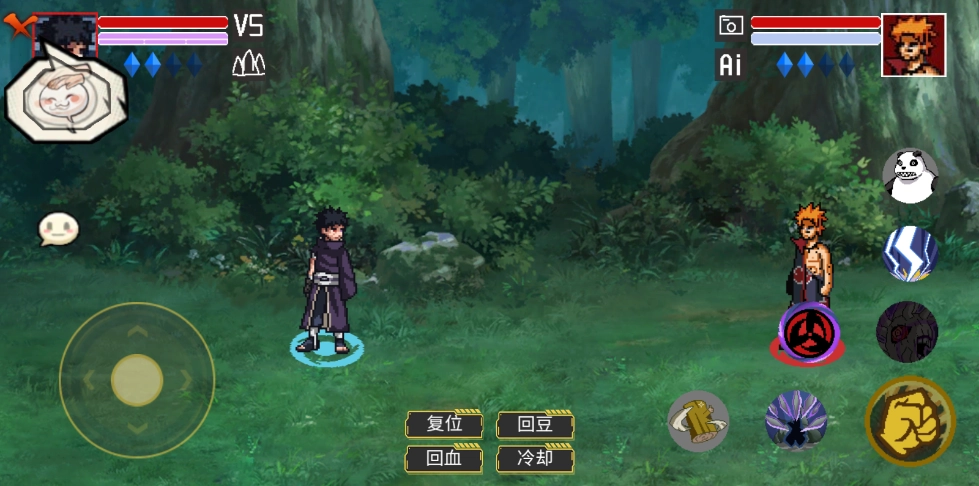Click the orange-haired opponent portrait
This screenshot has height=486, width=979.
[x=913, y=45]
